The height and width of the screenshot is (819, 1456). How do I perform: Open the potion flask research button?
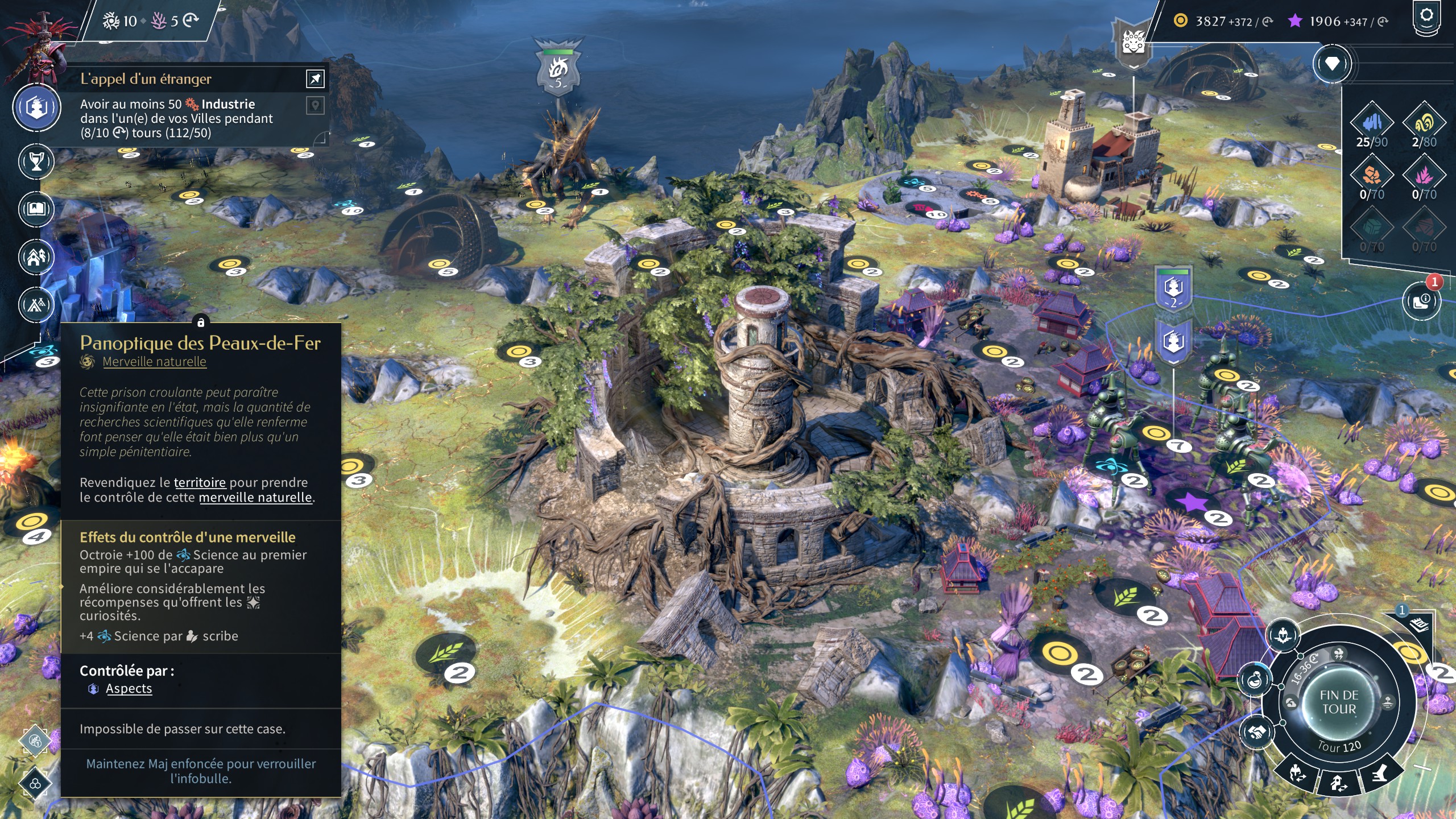(1255, 679)
